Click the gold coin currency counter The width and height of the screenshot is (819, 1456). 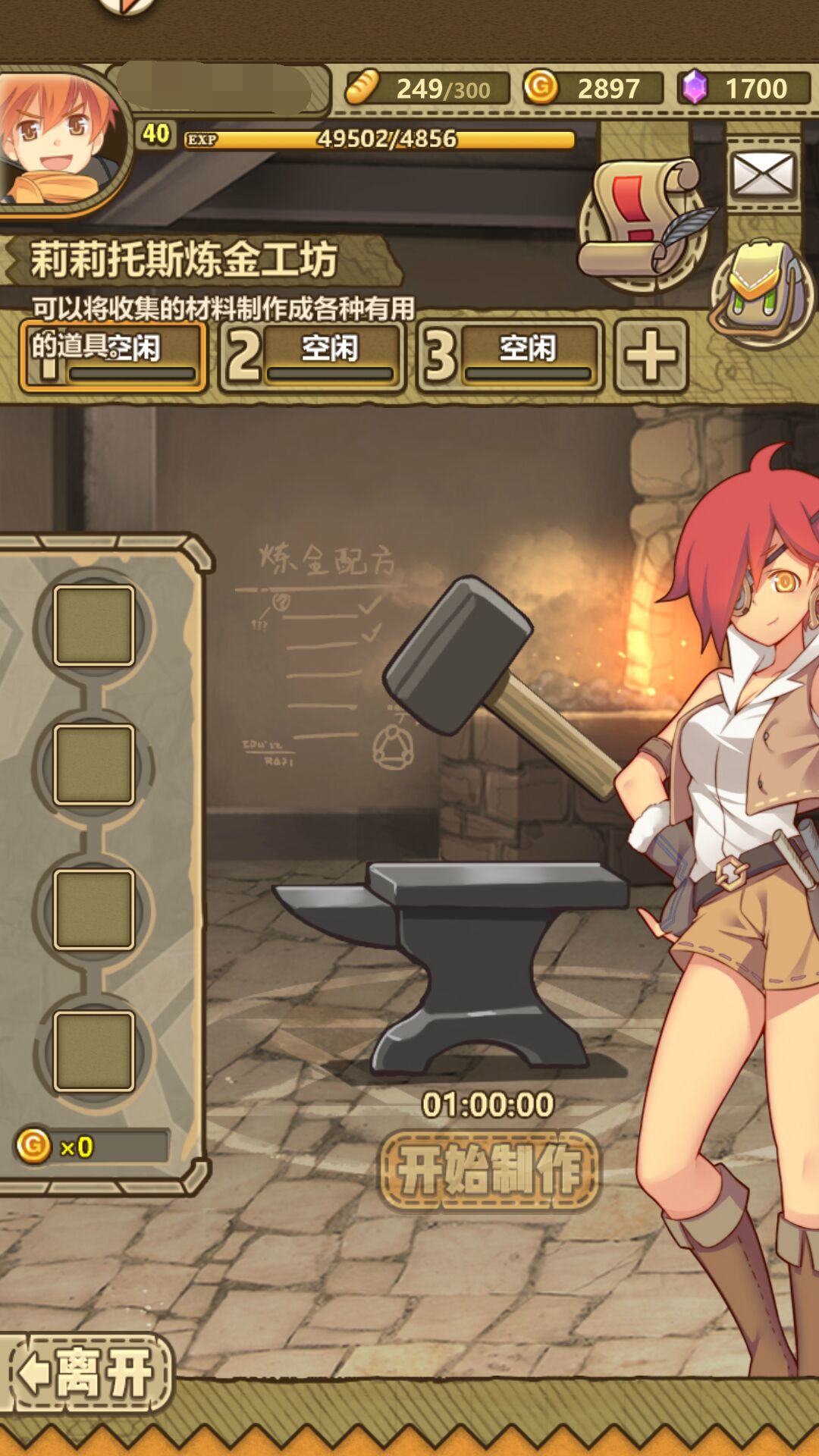coord(593,89)
